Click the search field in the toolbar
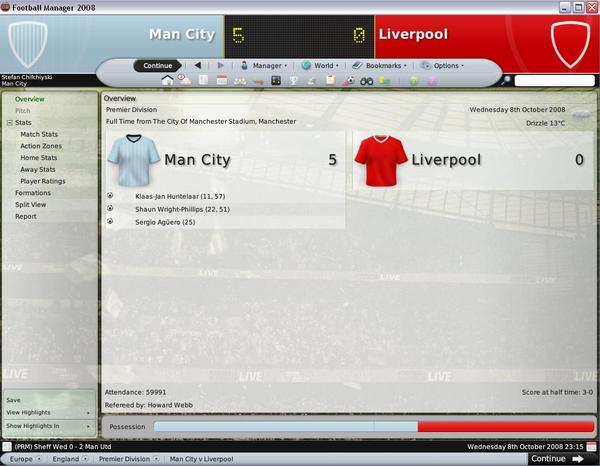600x466 pixels. pos(553,80)
